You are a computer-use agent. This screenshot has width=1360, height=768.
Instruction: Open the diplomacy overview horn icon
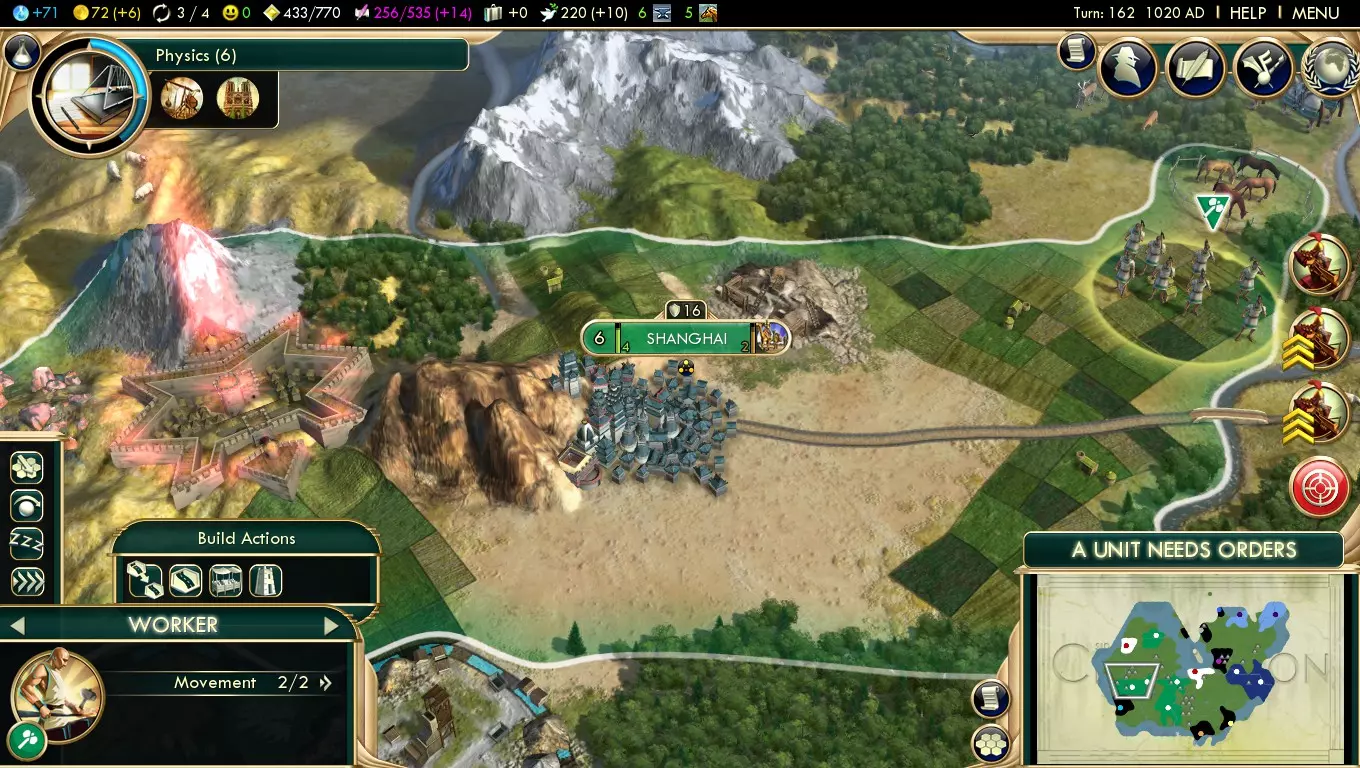[1262, 68]
